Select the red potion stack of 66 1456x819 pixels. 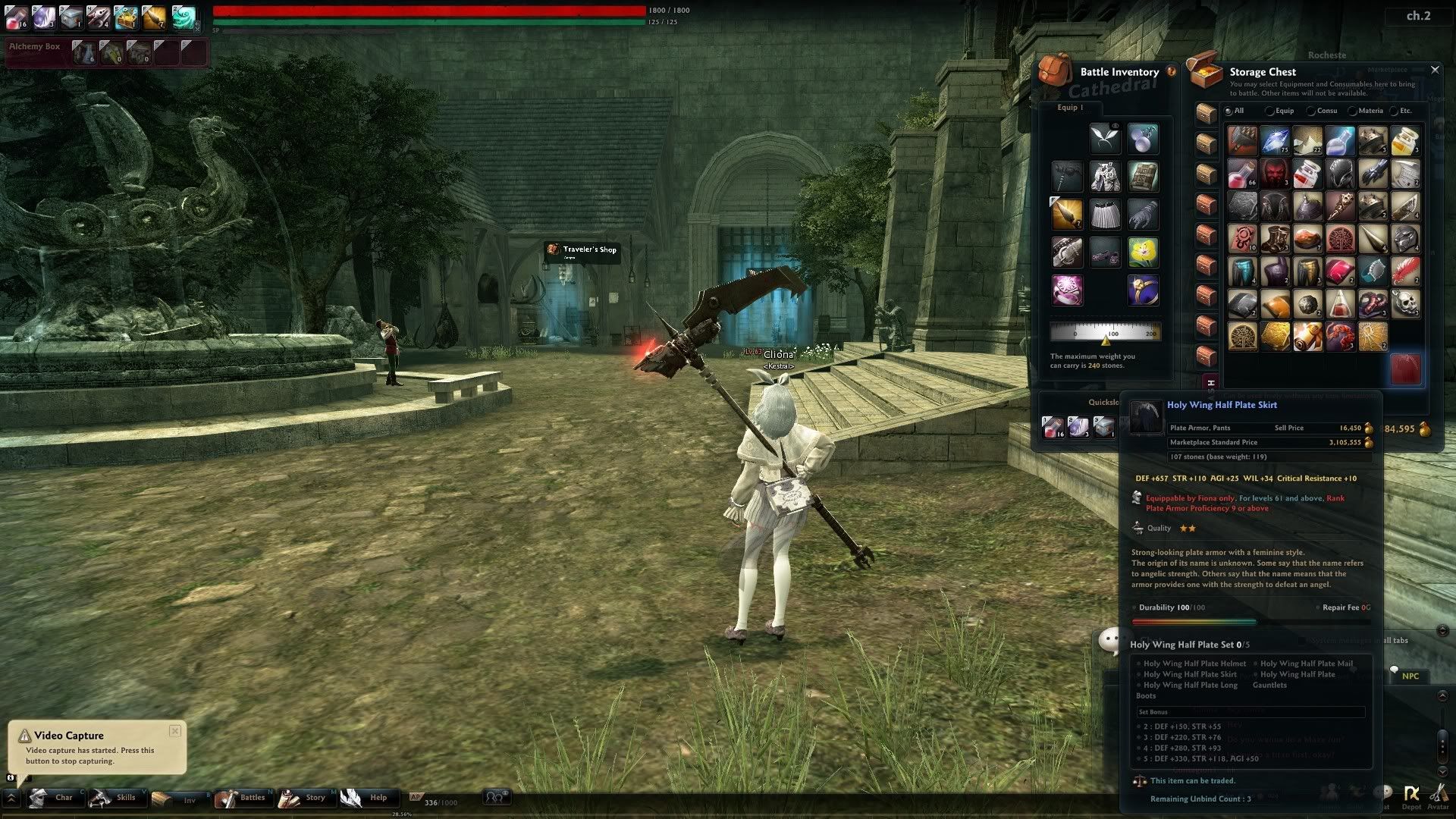1242,174
